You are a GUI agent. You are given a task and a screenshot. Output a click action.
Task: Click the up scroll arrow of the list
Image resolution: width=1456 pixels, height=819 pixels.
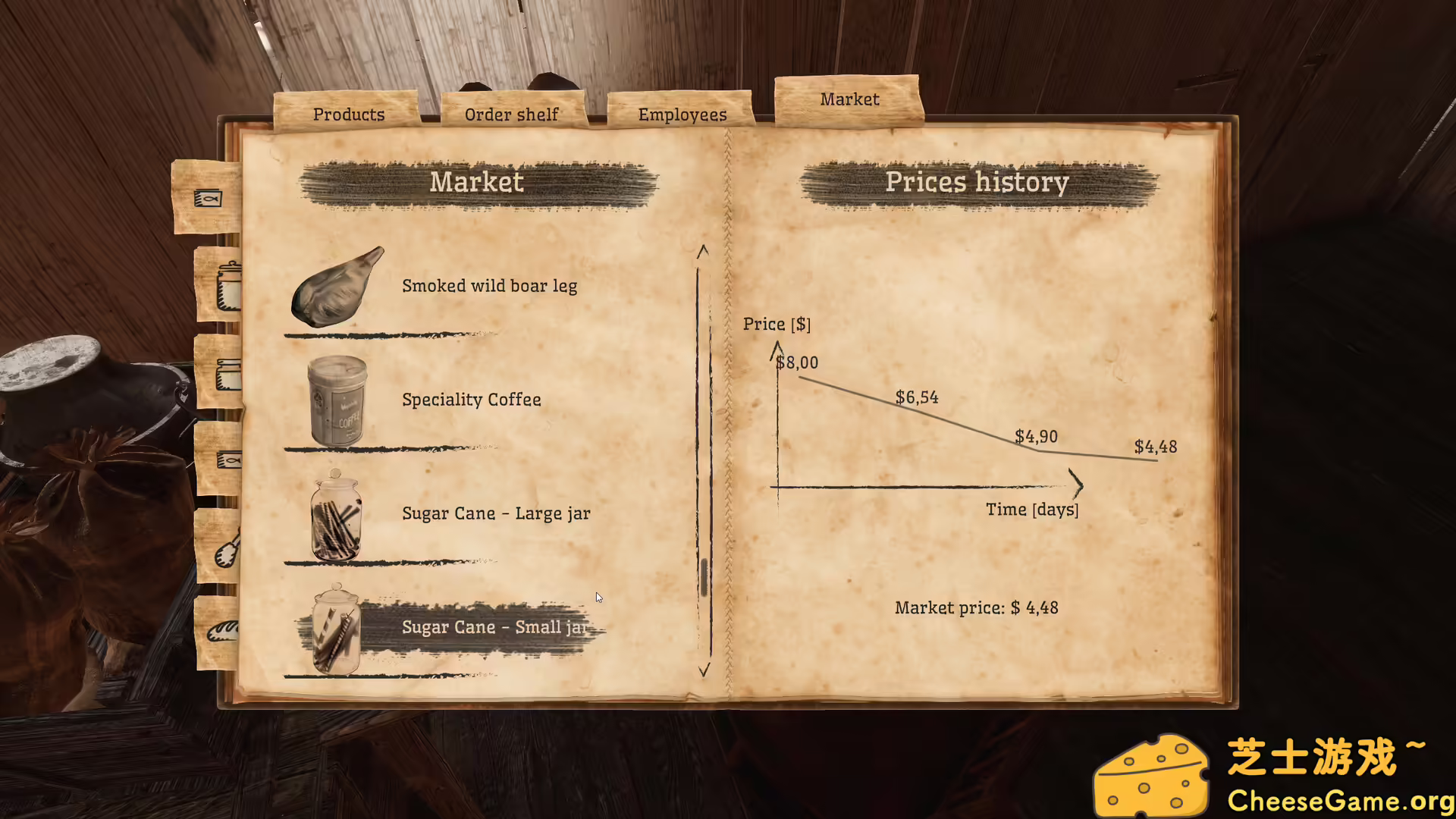click(x=704, y=252)
